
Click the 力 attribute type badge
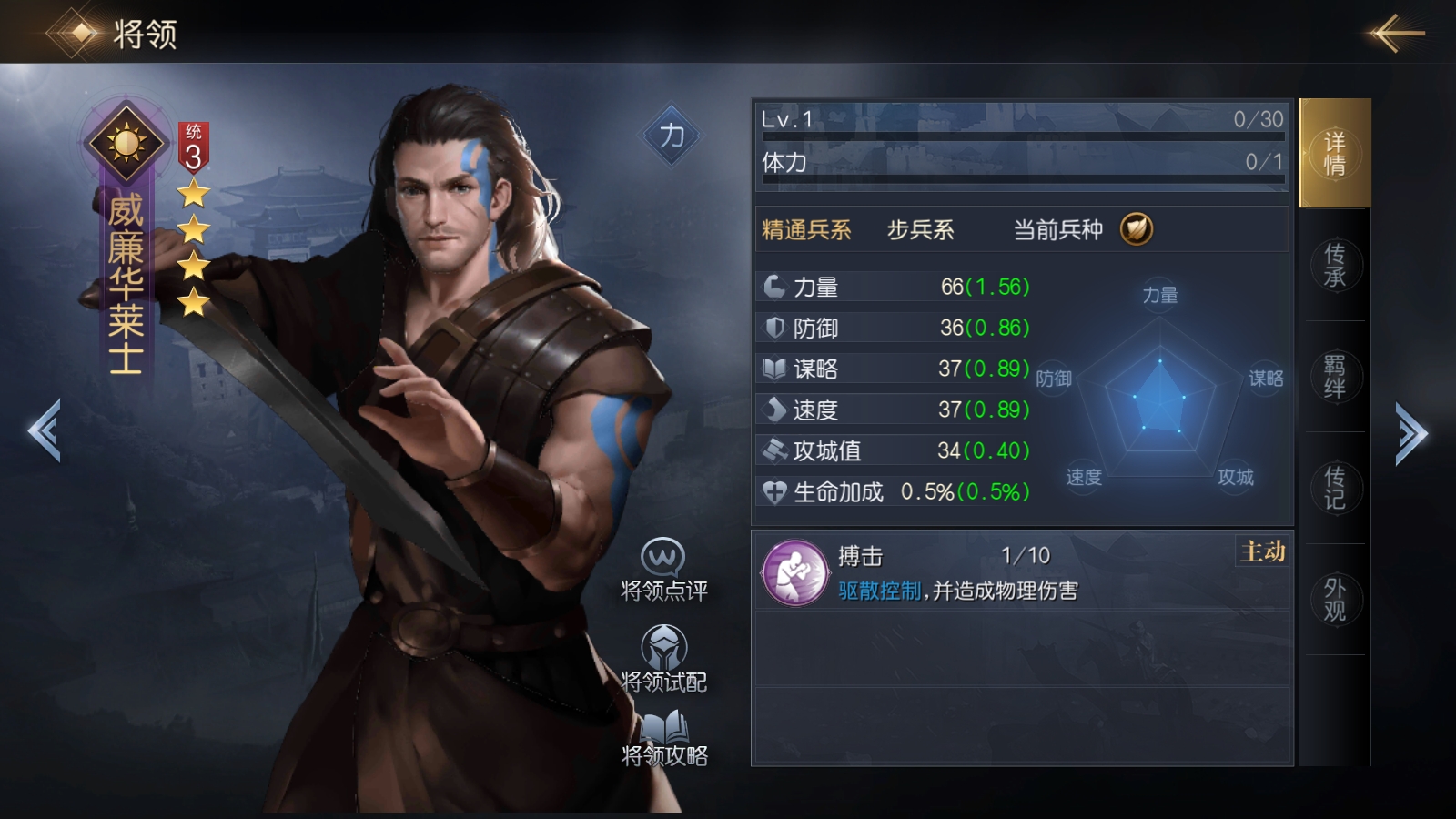coord(672,136)
